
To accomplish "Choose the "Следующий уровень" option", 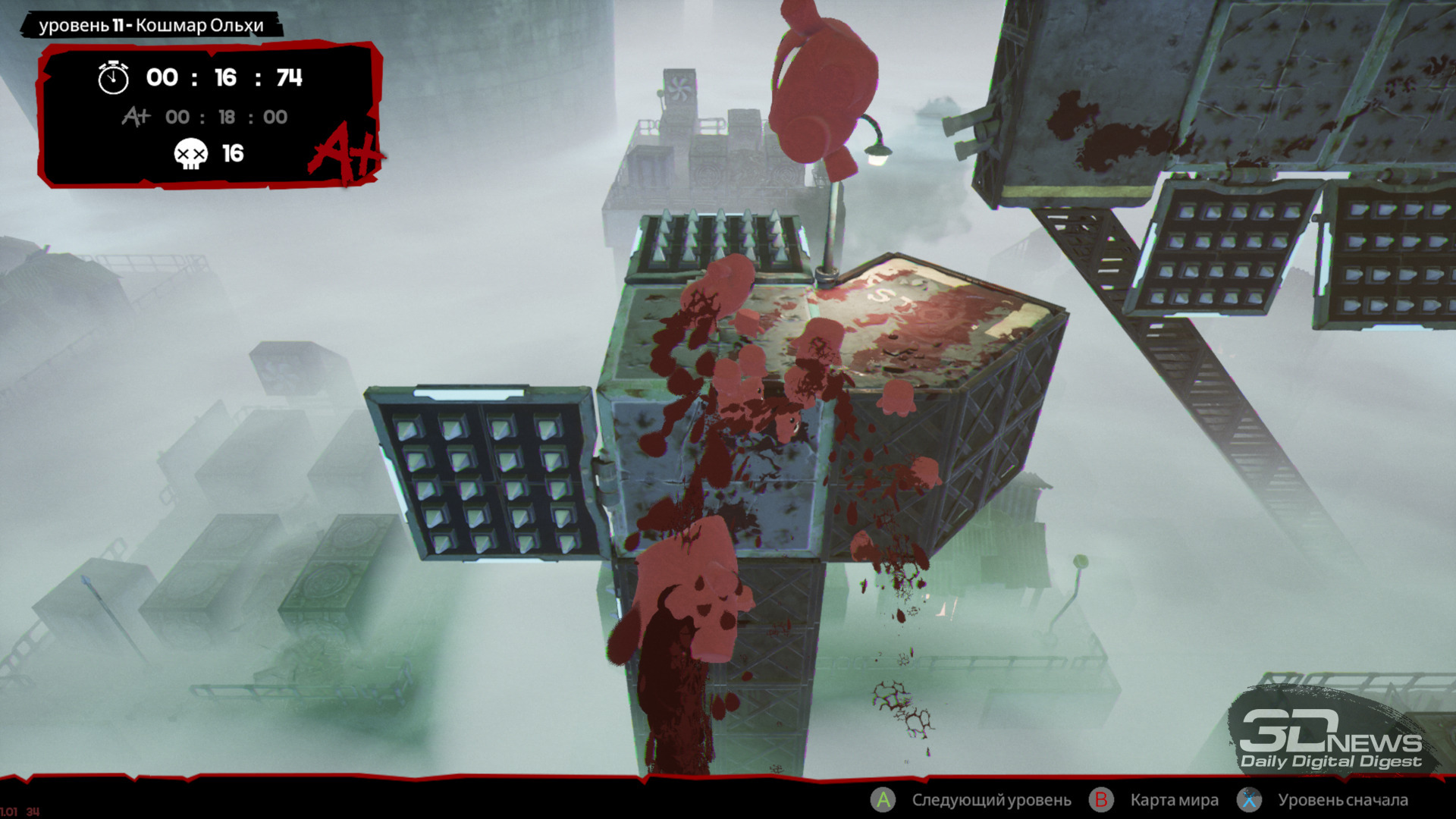I will (990, 800).
